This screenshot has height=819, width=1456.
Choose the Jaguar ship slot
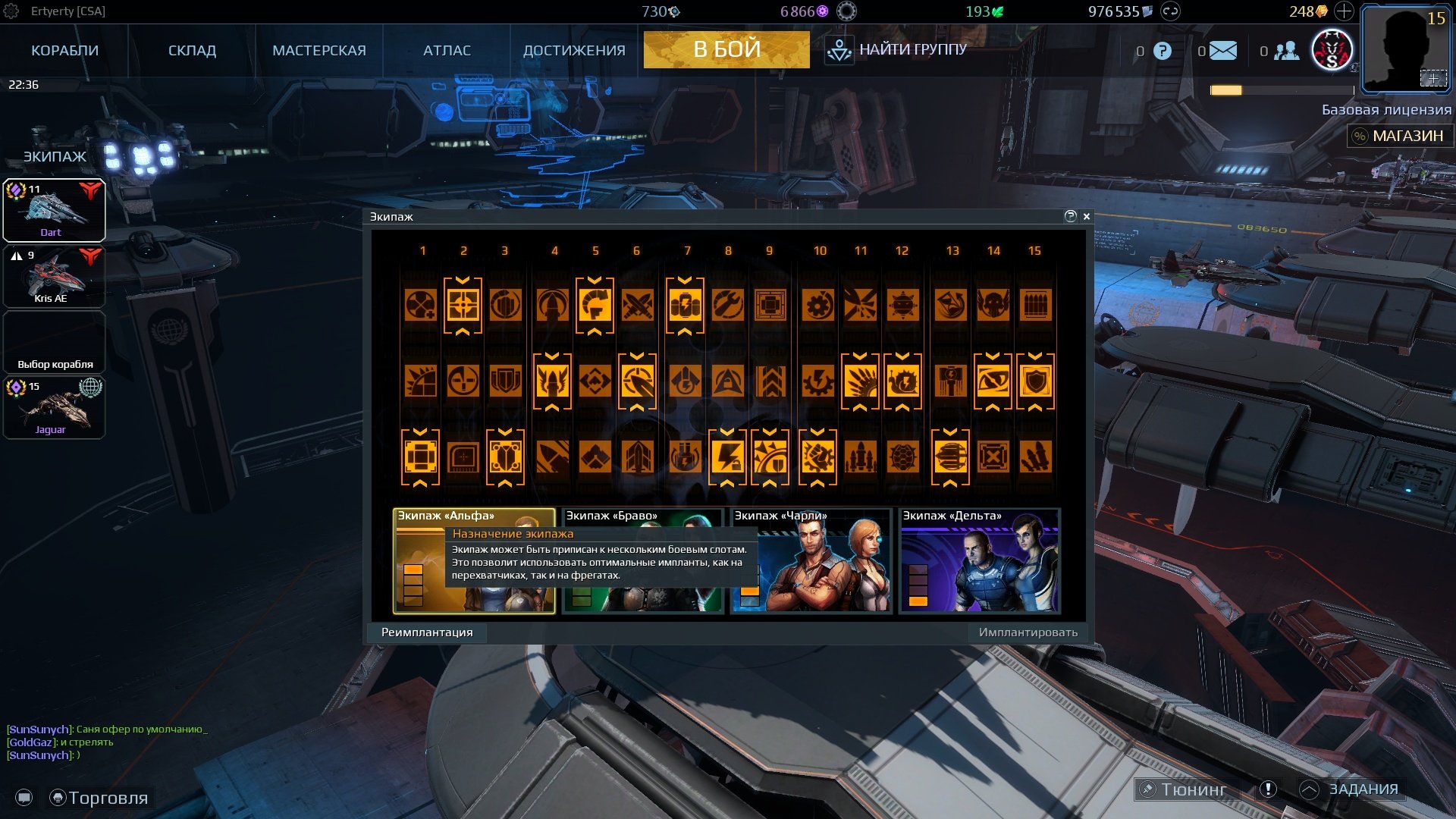54,408
